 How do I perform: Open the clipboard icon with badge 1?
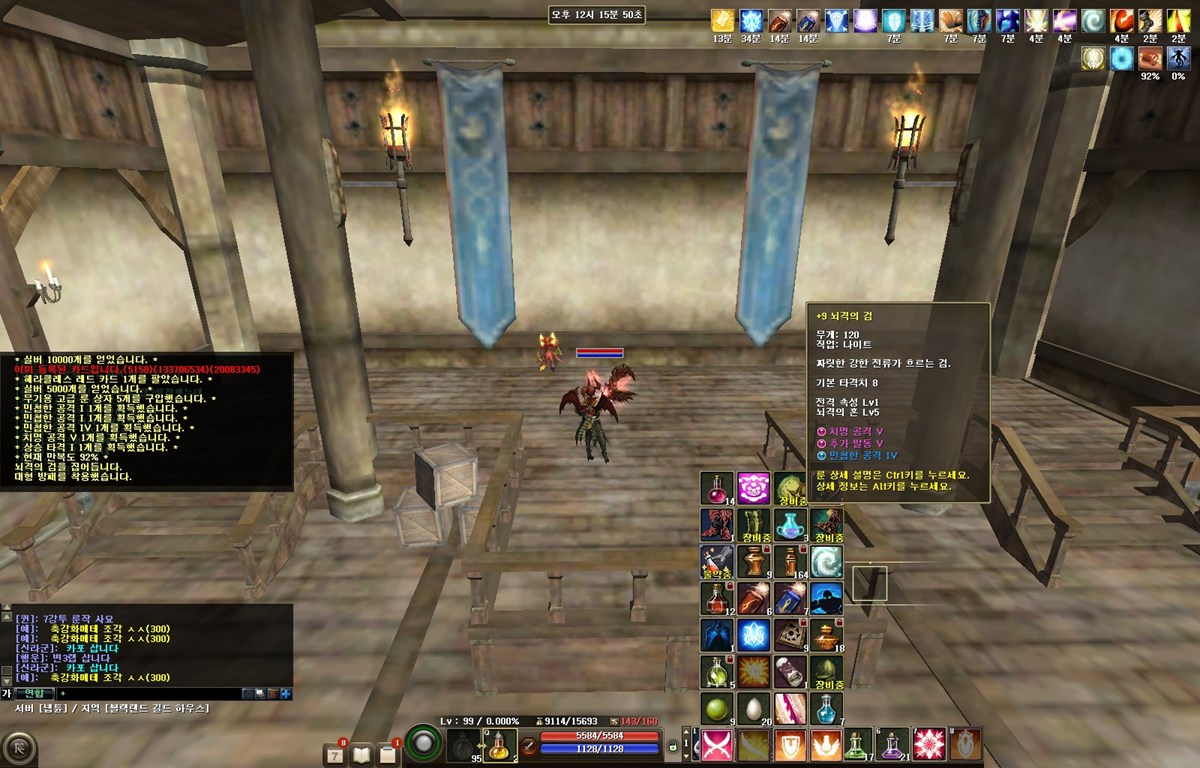pyautogui.click(x=388, y=754)
